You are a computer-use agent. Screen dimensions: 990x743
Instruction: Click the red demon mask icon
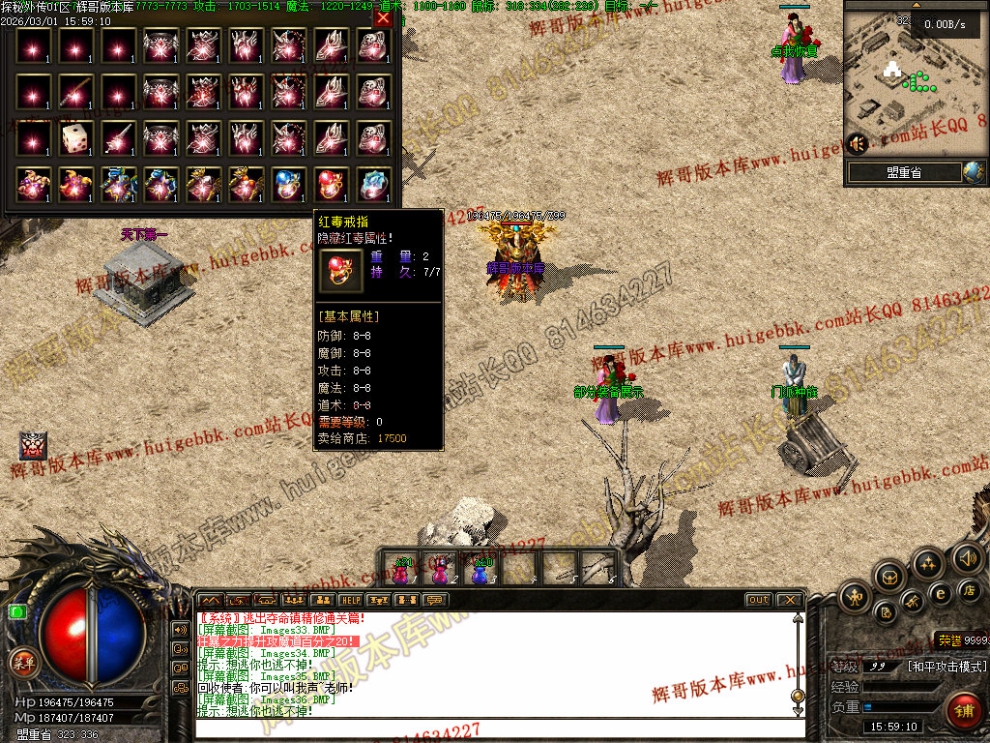(34, 446)
